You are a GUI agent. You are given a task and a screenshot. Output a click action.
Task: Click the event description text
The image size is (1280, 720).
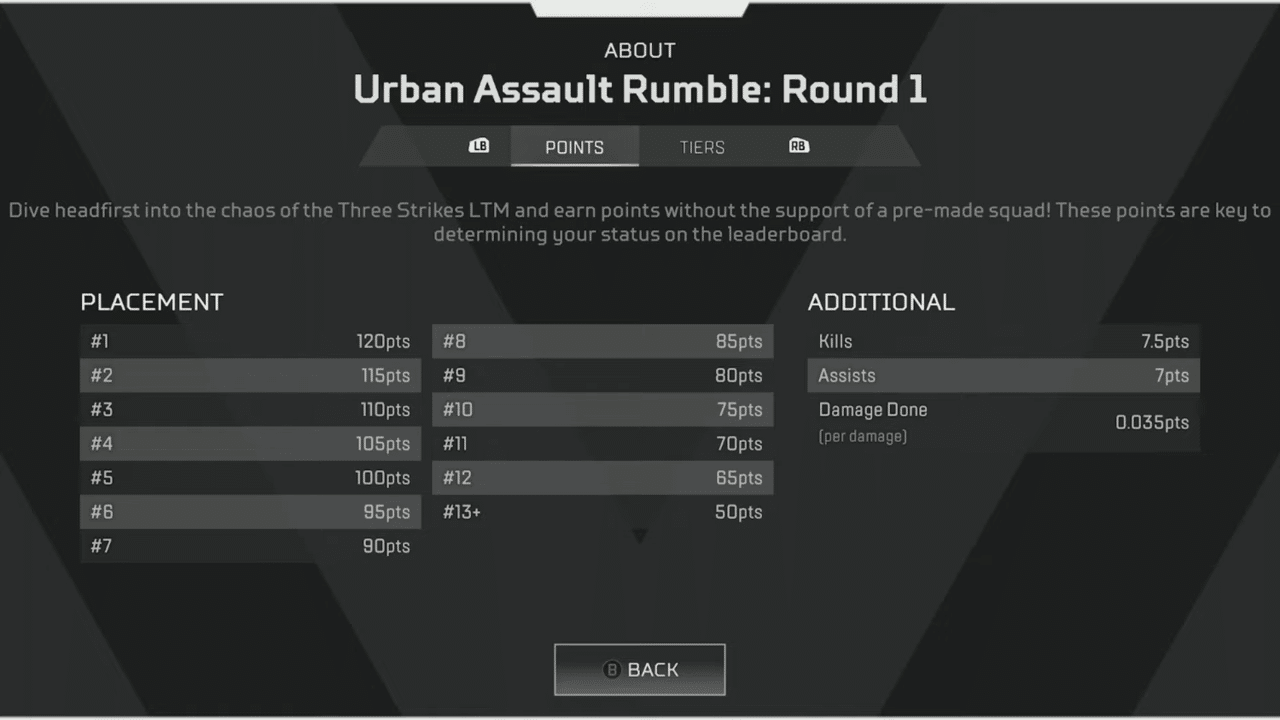tap(640, 222)
